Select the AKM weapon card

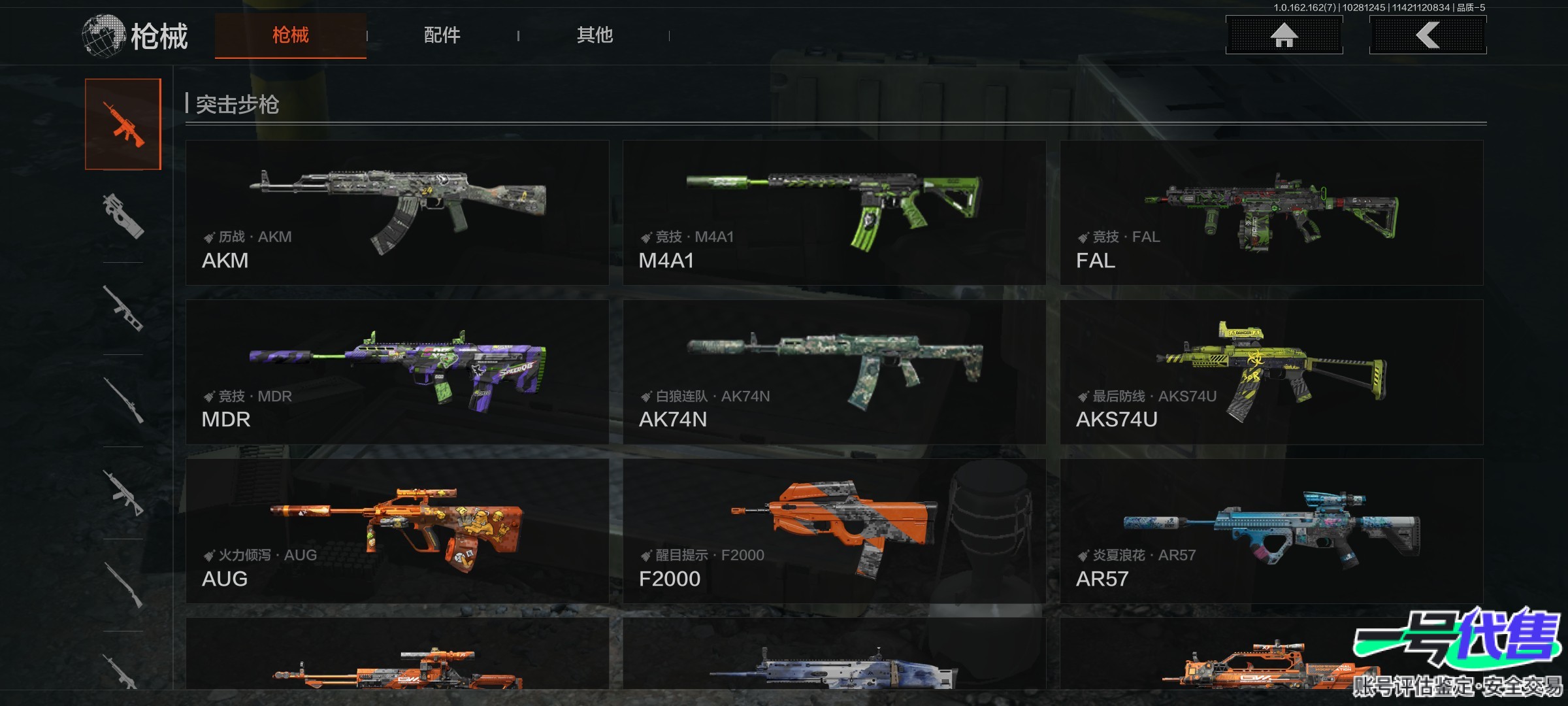397,212
